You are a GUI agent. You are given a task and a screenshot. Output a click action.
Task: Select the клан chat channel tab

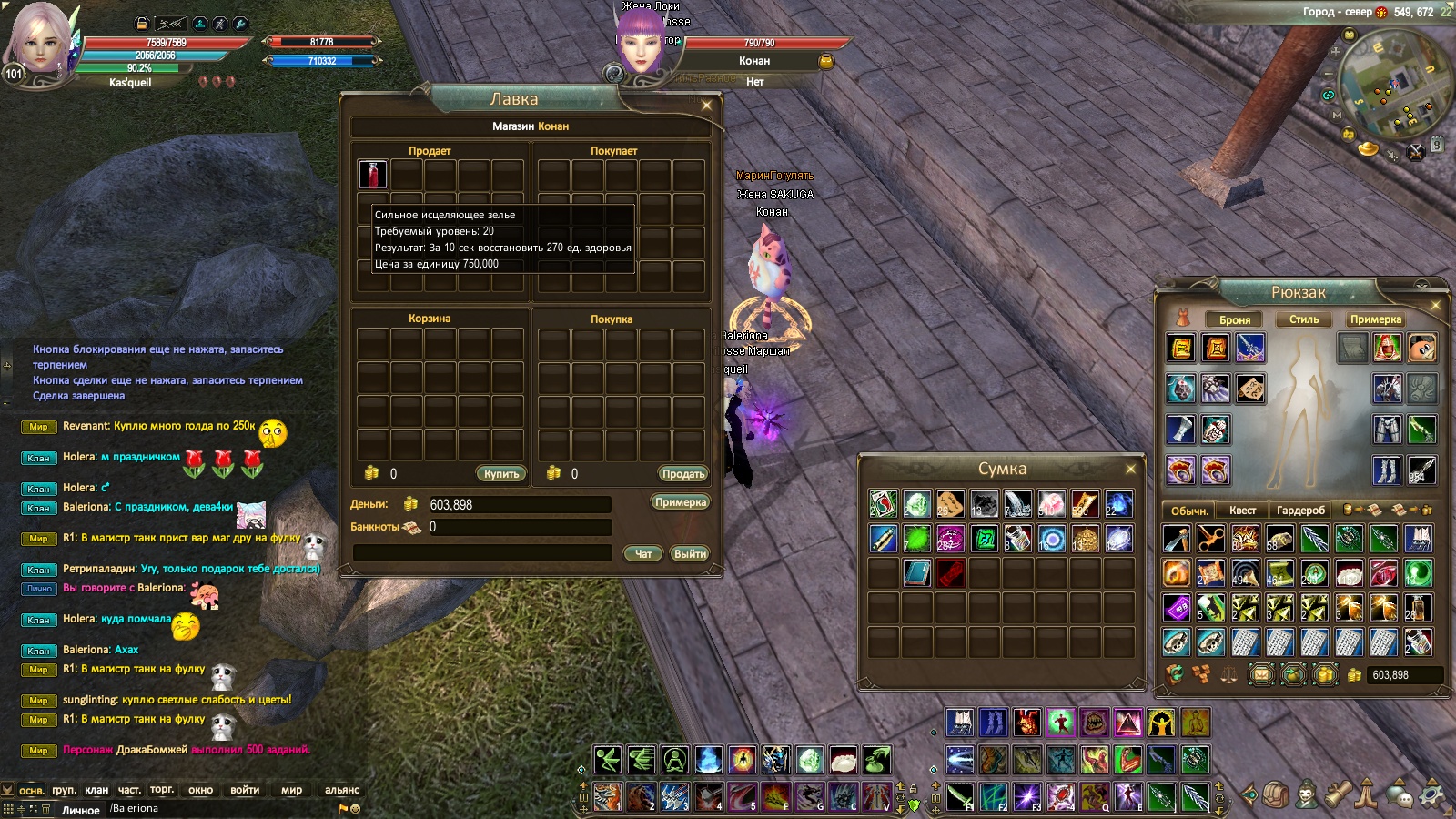click(x=96, y=790)
